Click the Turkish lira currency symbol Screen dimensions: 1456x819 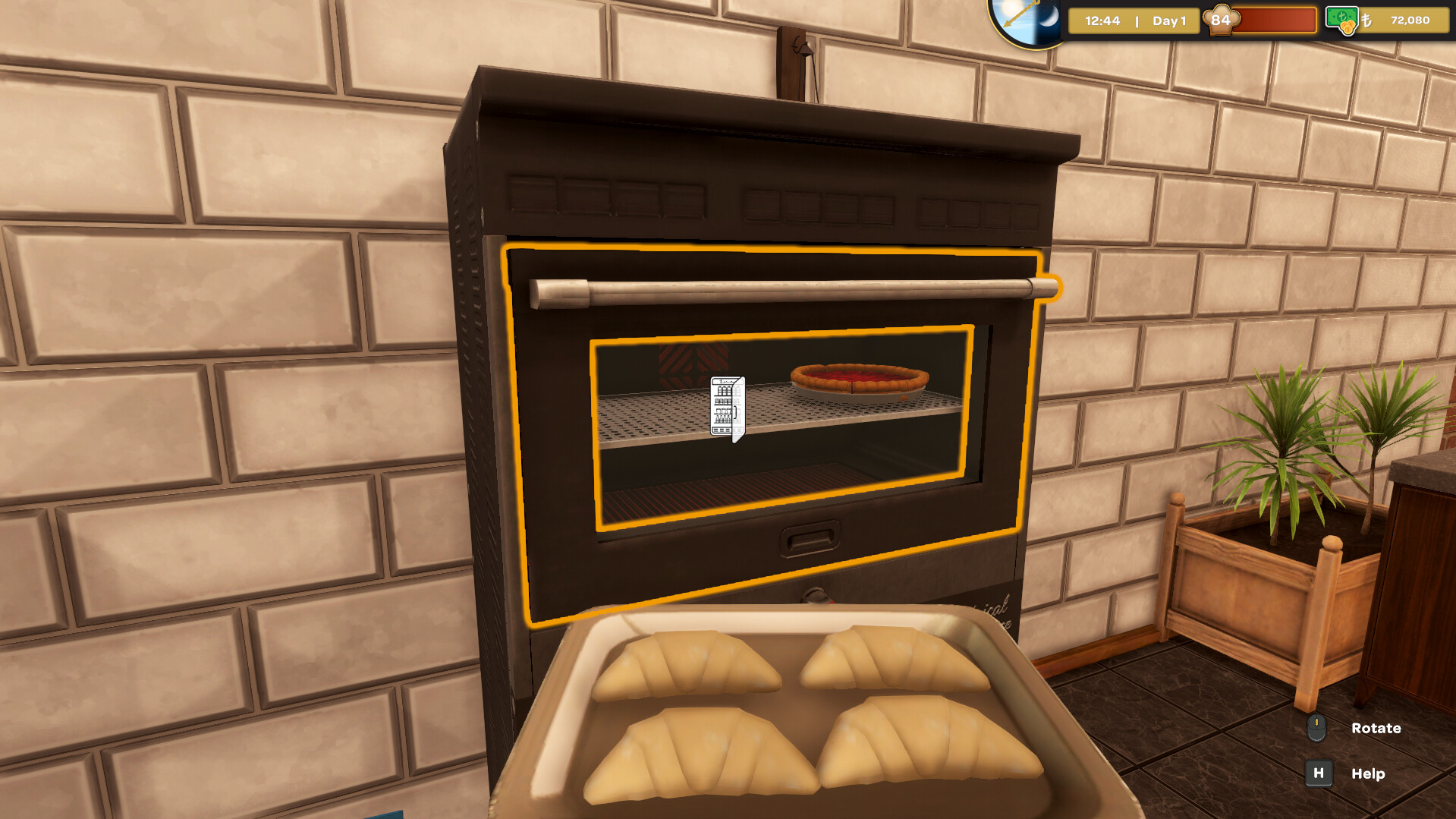point(1366,20)
